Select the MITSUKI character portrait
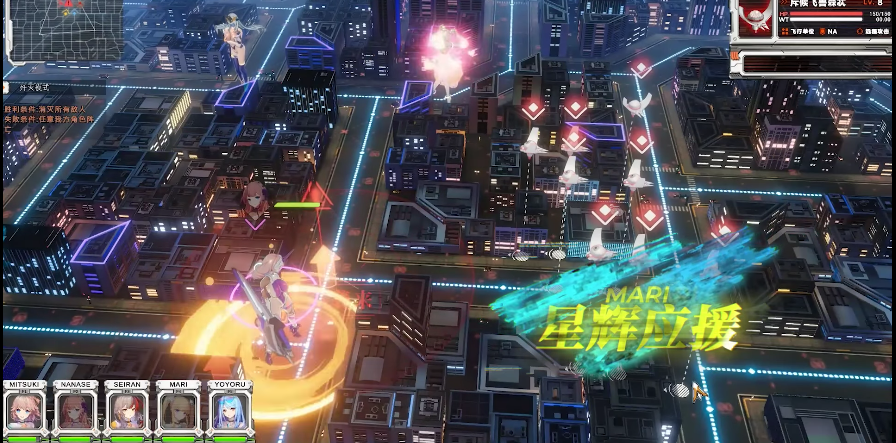Viewport: 896px width, 443px height. 24,412
